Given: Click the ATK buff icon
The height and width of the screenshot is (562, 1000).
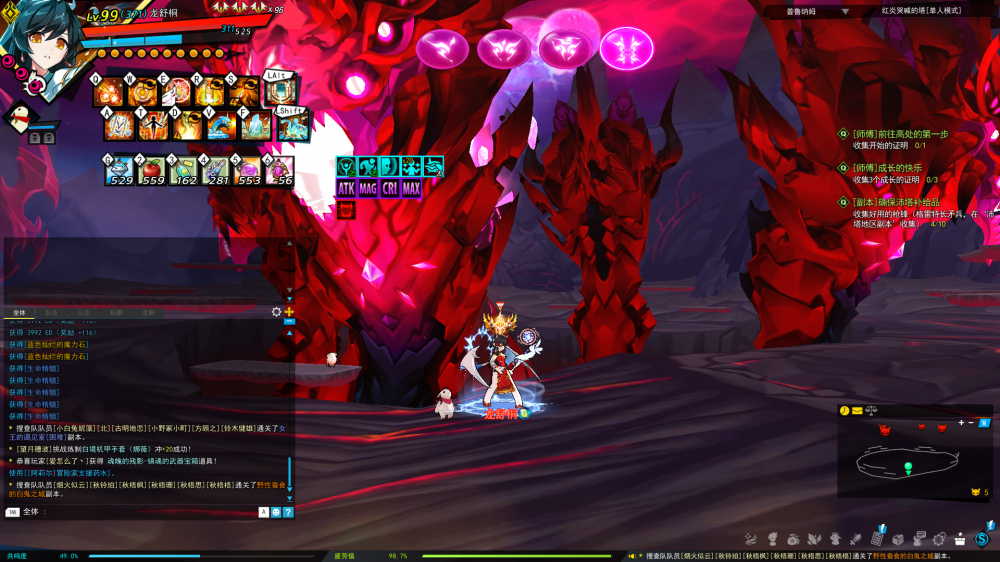Looking at the screenshot, I should [x=346, y=188].
